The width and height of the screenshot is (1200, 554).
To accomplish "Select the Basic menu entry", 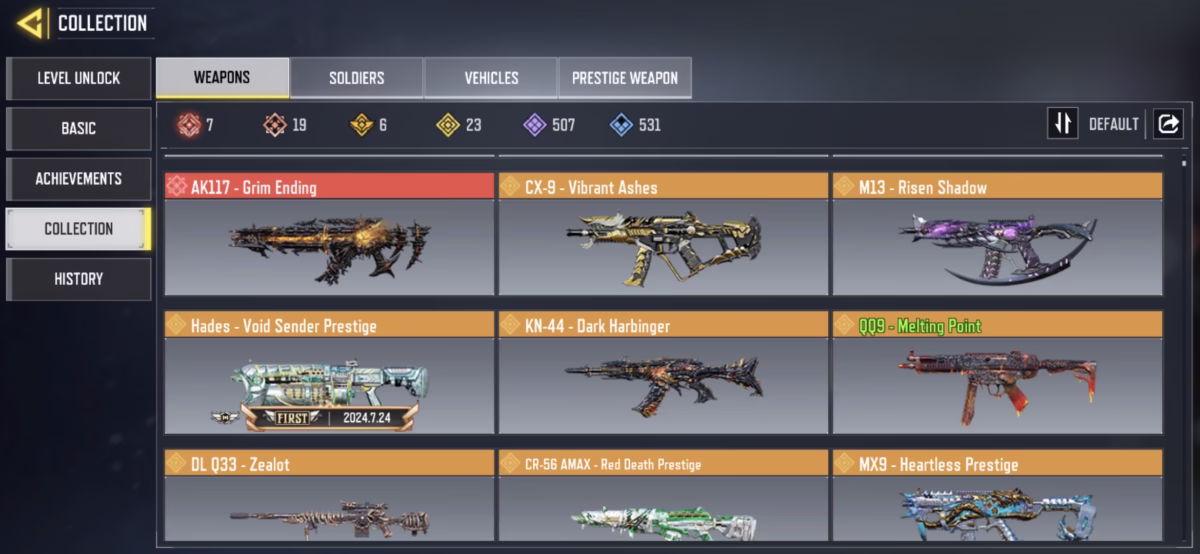I will (78, 128).
